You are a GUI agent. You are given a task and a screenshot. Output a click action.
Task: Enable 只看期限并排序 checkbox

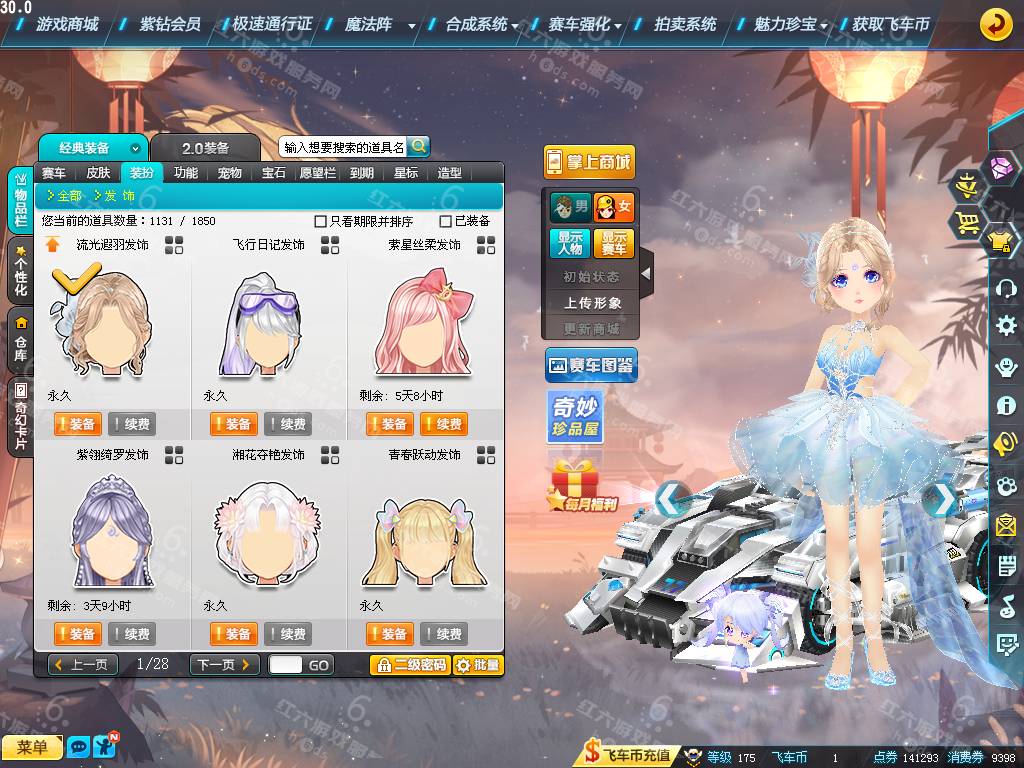pos(321,221)
